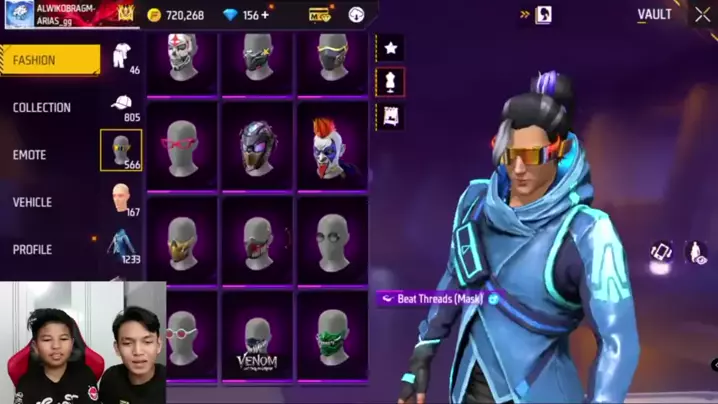
Task: Close the Vault screen
Action: [x=703, y=15]
